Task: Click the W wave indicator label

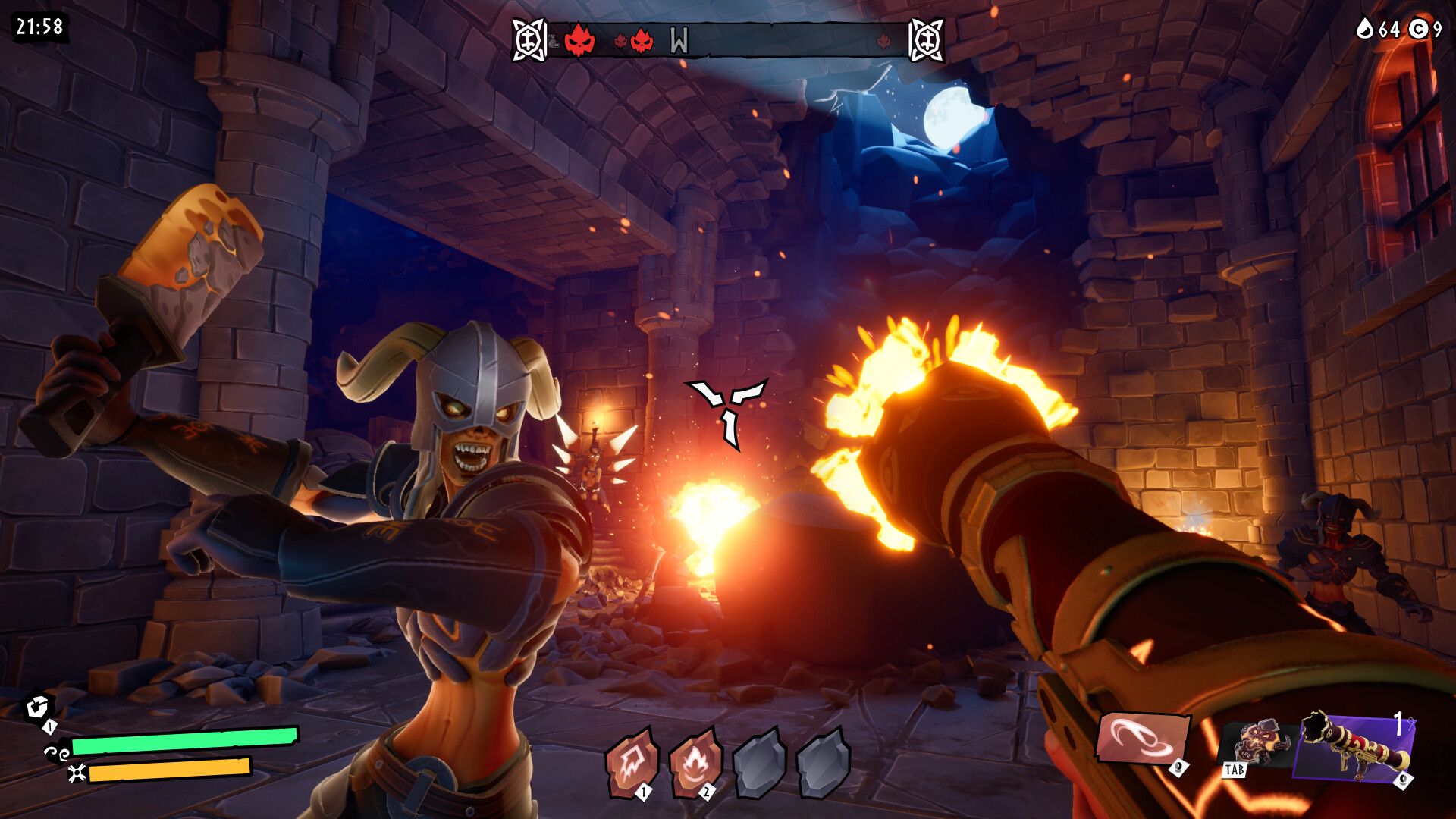Action: click(678, 38)
